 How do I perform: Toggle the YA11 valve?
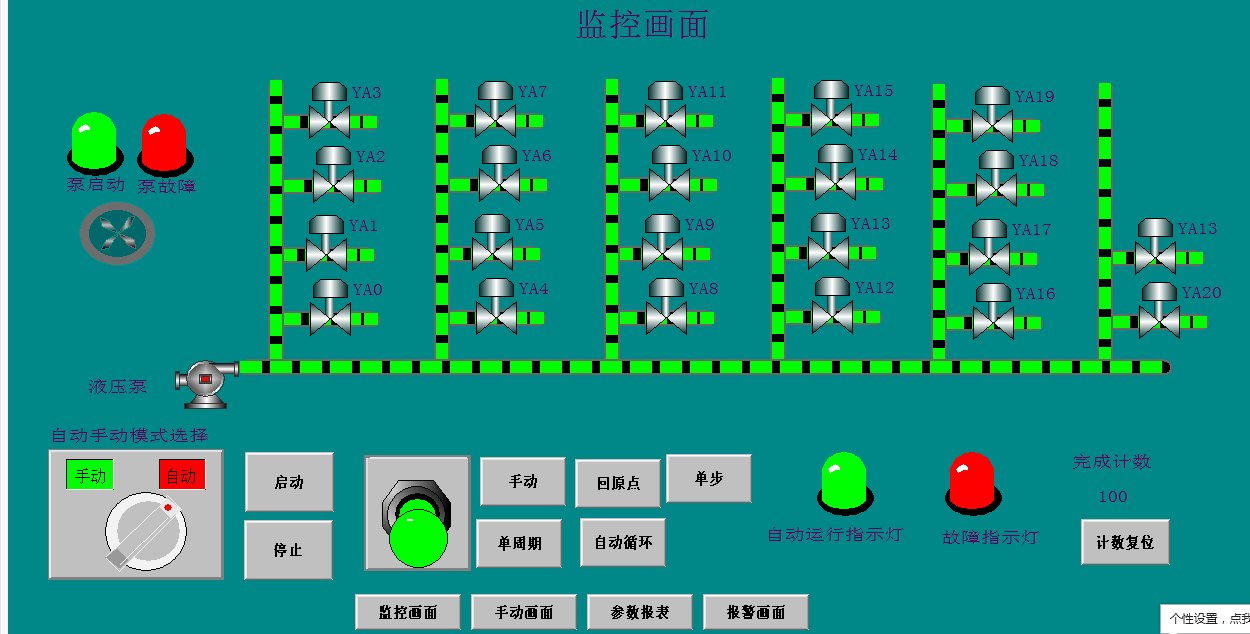point(665,110)
